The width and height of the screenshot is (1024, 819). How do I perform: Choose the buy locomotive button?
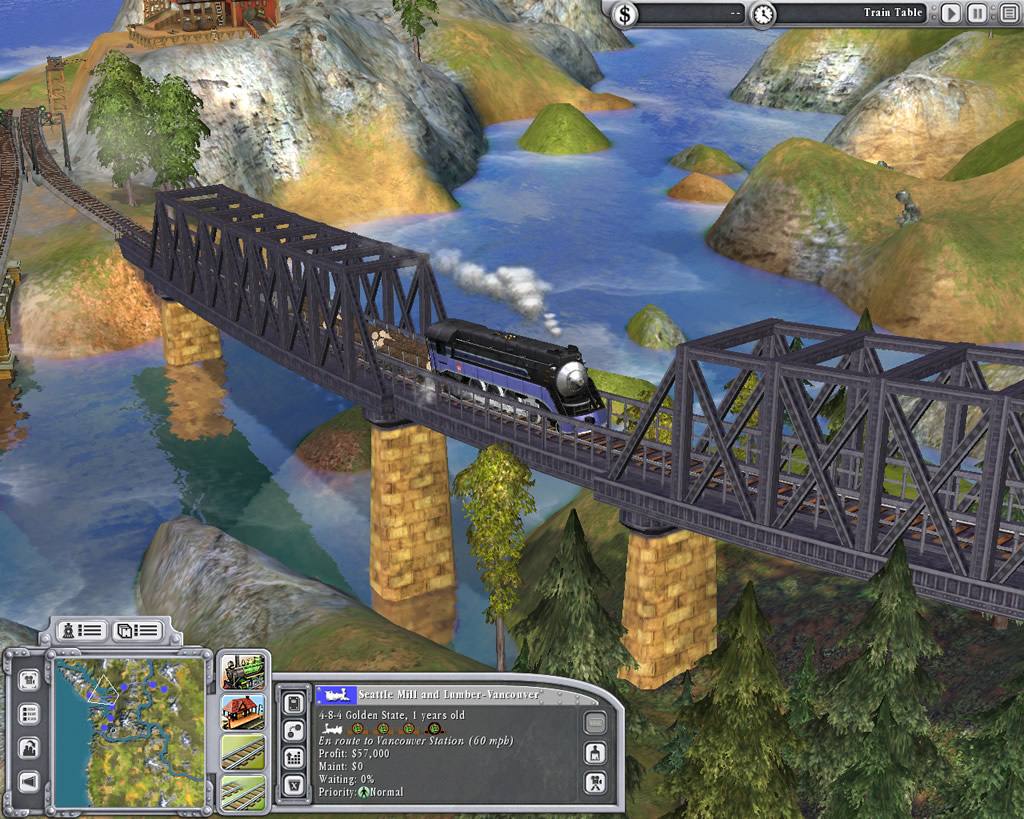point(243,671)
